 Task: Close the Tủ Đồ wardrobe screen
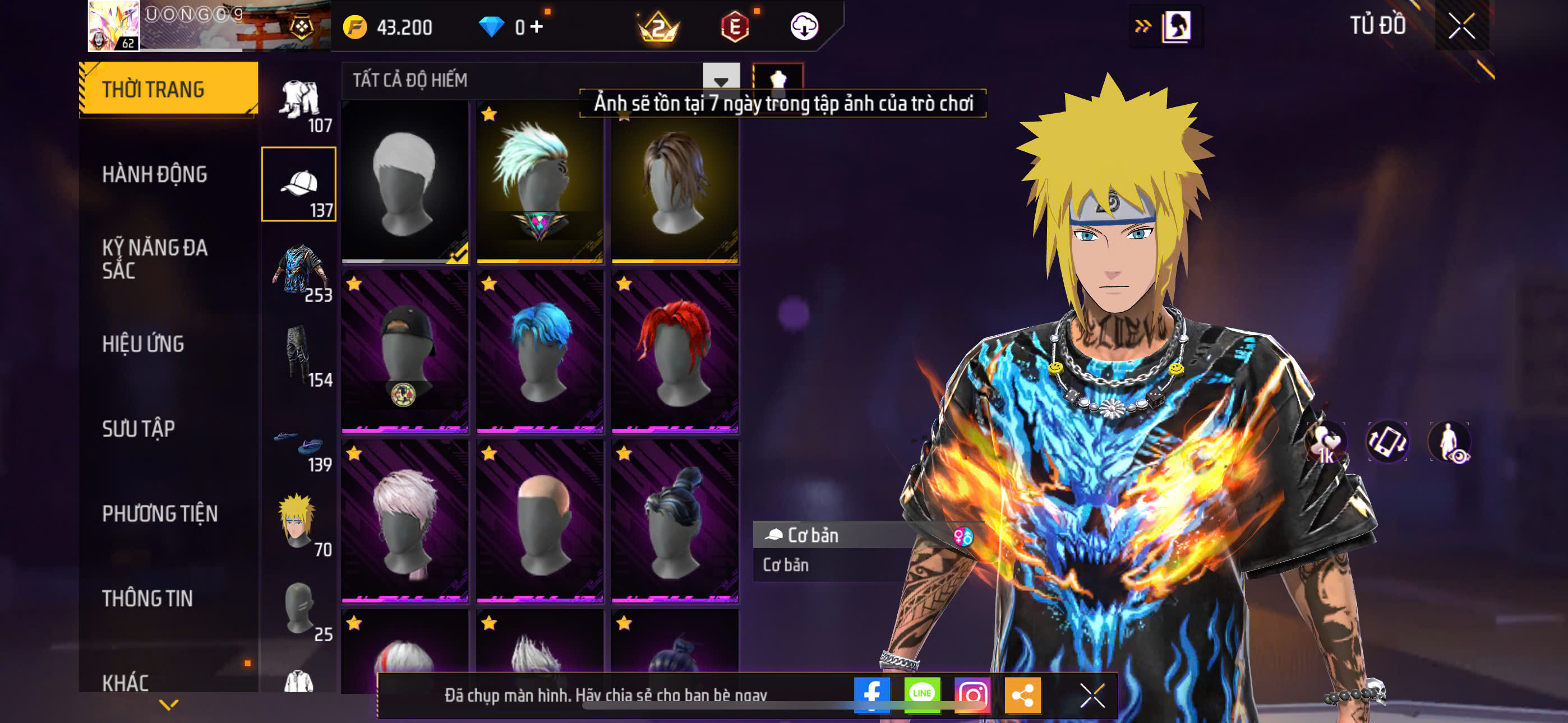point(1461,26)
